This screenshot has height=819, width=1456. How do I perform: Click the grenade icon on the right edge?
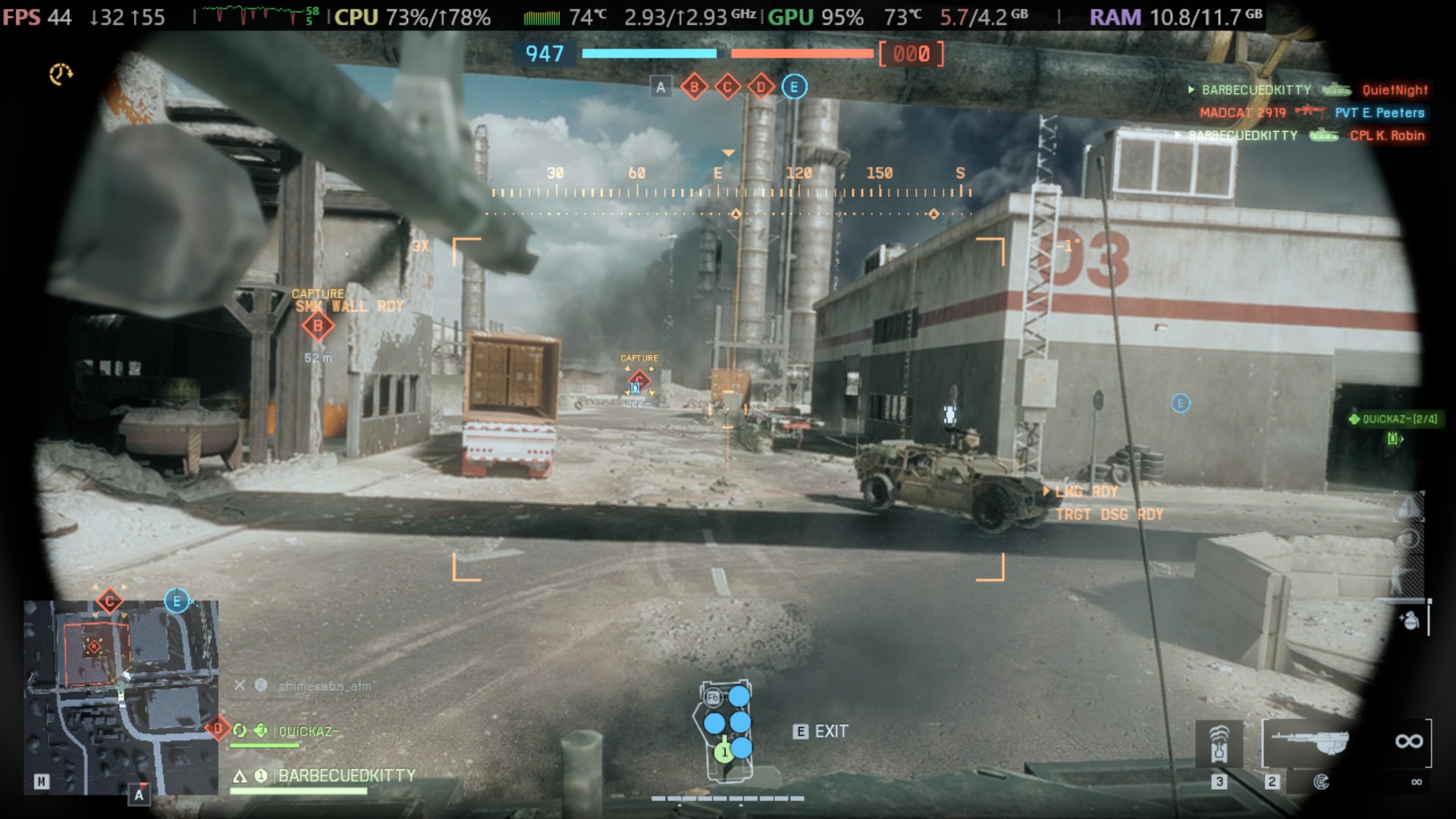click(x=1410, y=620)
